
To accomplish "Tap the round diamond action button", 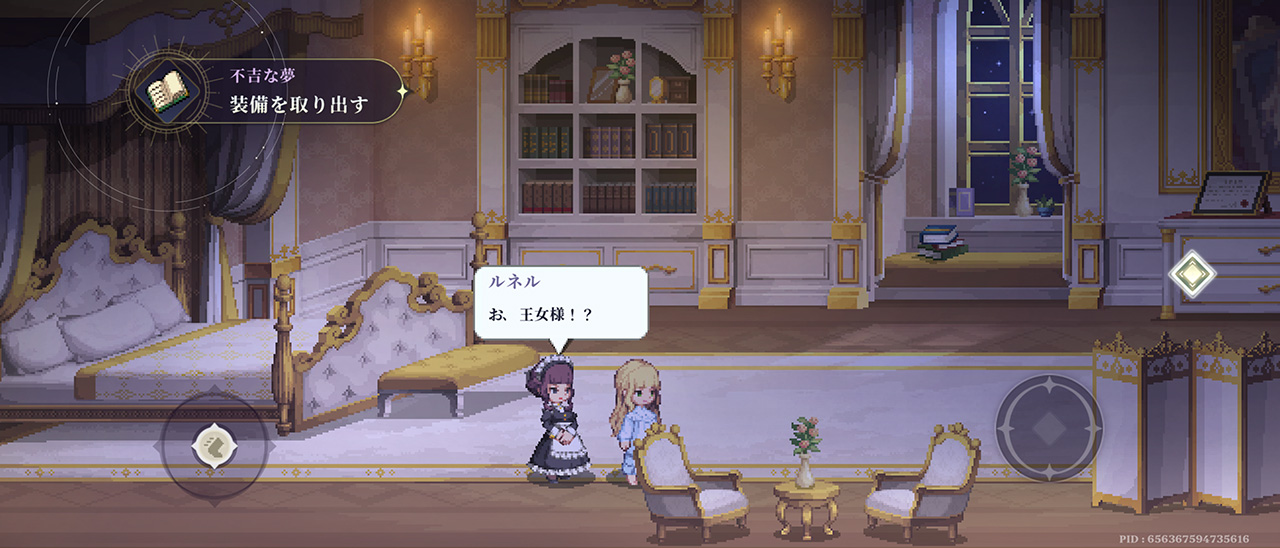I will [1048, 428].
